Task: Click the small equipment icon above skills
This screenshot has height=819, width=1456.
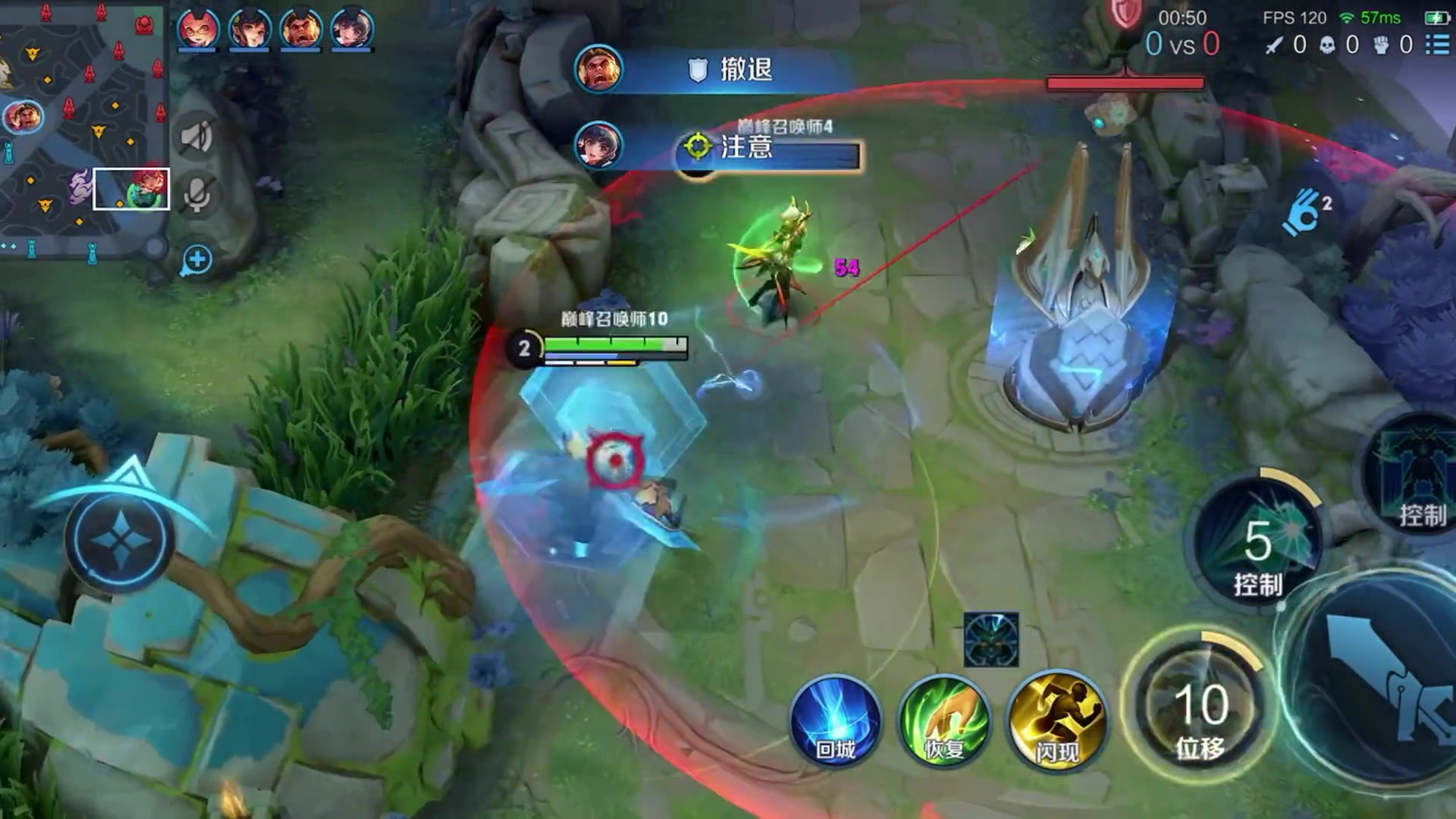Action: 991,639
